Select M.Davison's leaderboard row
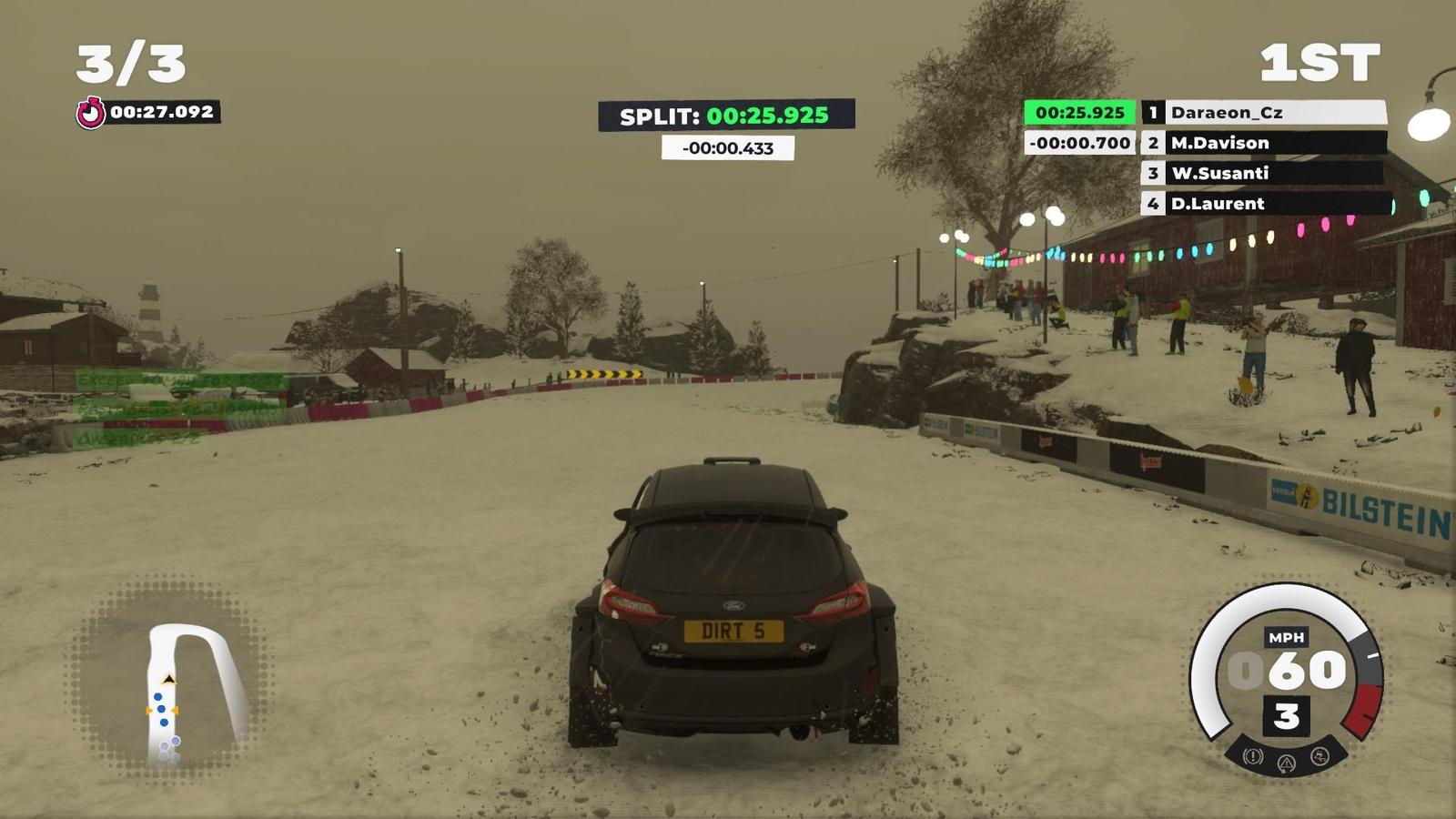The image size is (1456, 819). pos(1265,143)
